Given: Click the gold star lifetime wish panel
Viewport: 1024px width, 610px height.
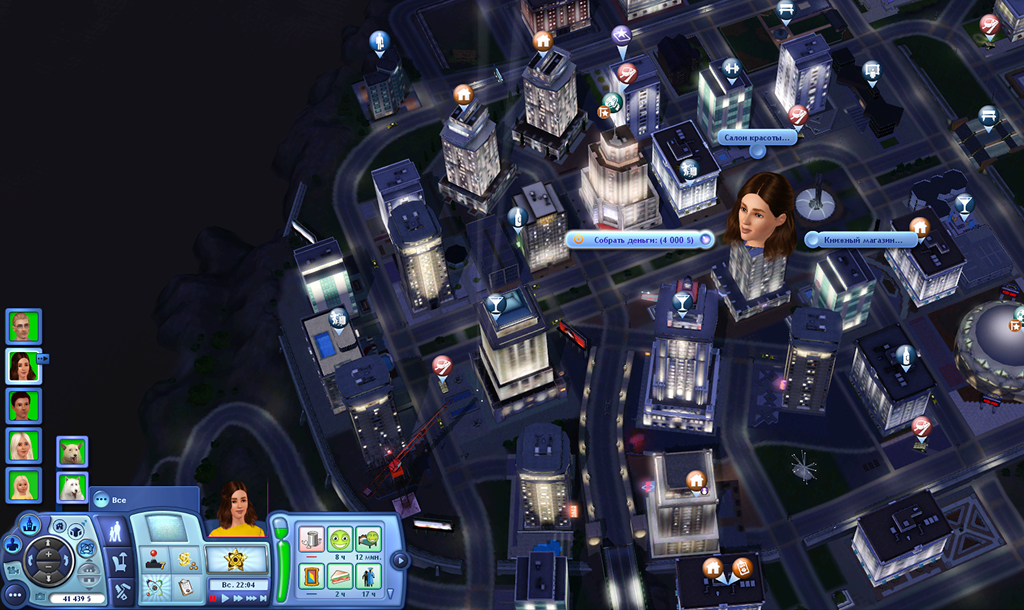Looking at the screenshot, I should (x=237, y=559).
